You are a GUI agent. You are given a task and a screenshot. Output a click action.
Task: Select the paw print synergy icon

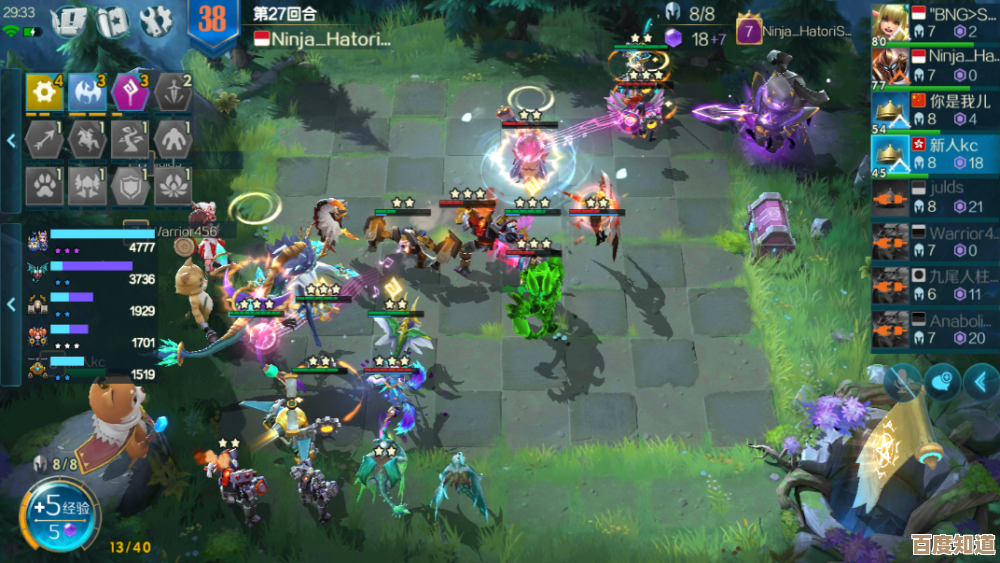click(x=45, y=184)
